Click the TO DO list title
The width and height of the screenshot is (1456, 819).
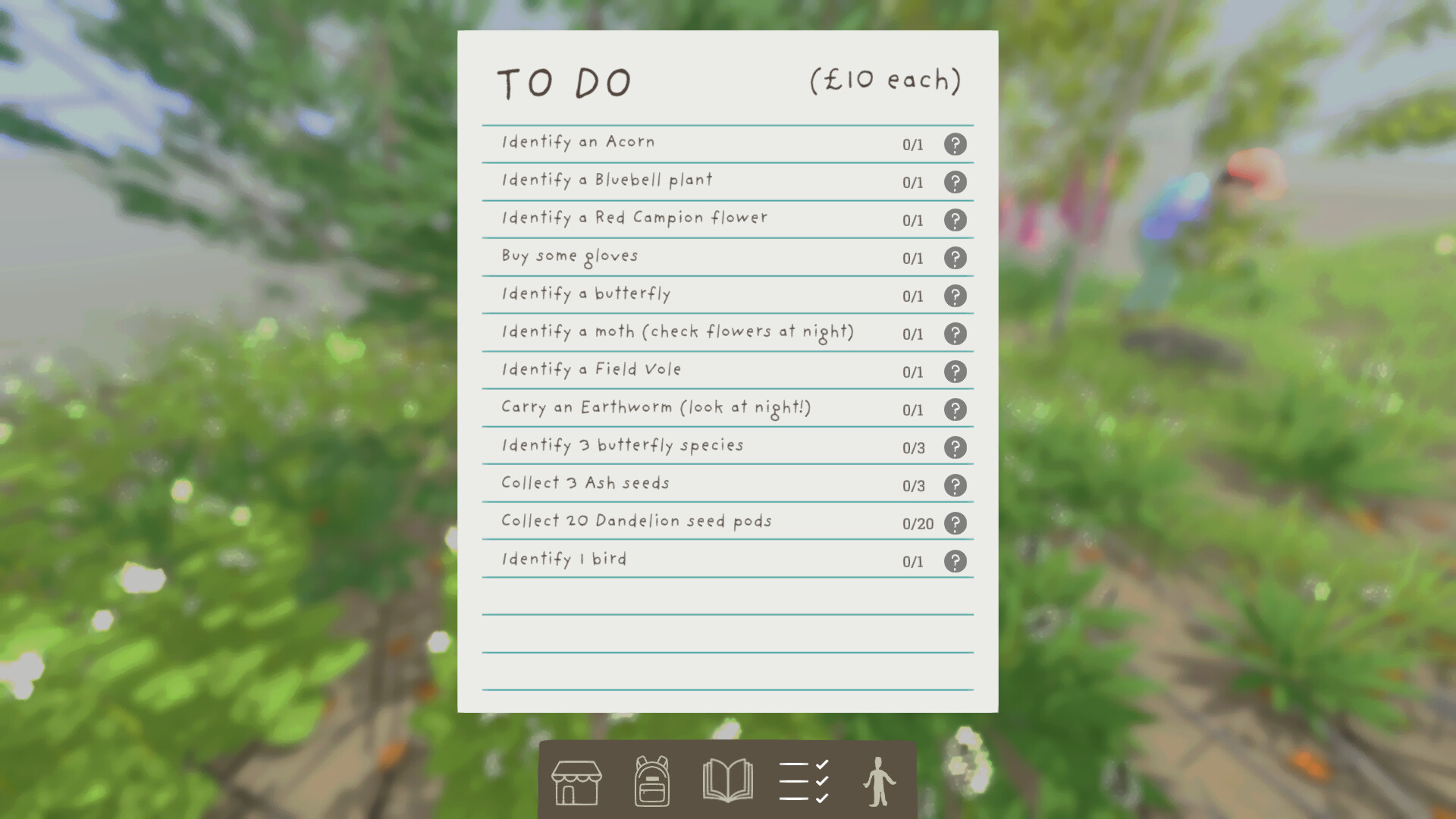click(x=563, y=81)
